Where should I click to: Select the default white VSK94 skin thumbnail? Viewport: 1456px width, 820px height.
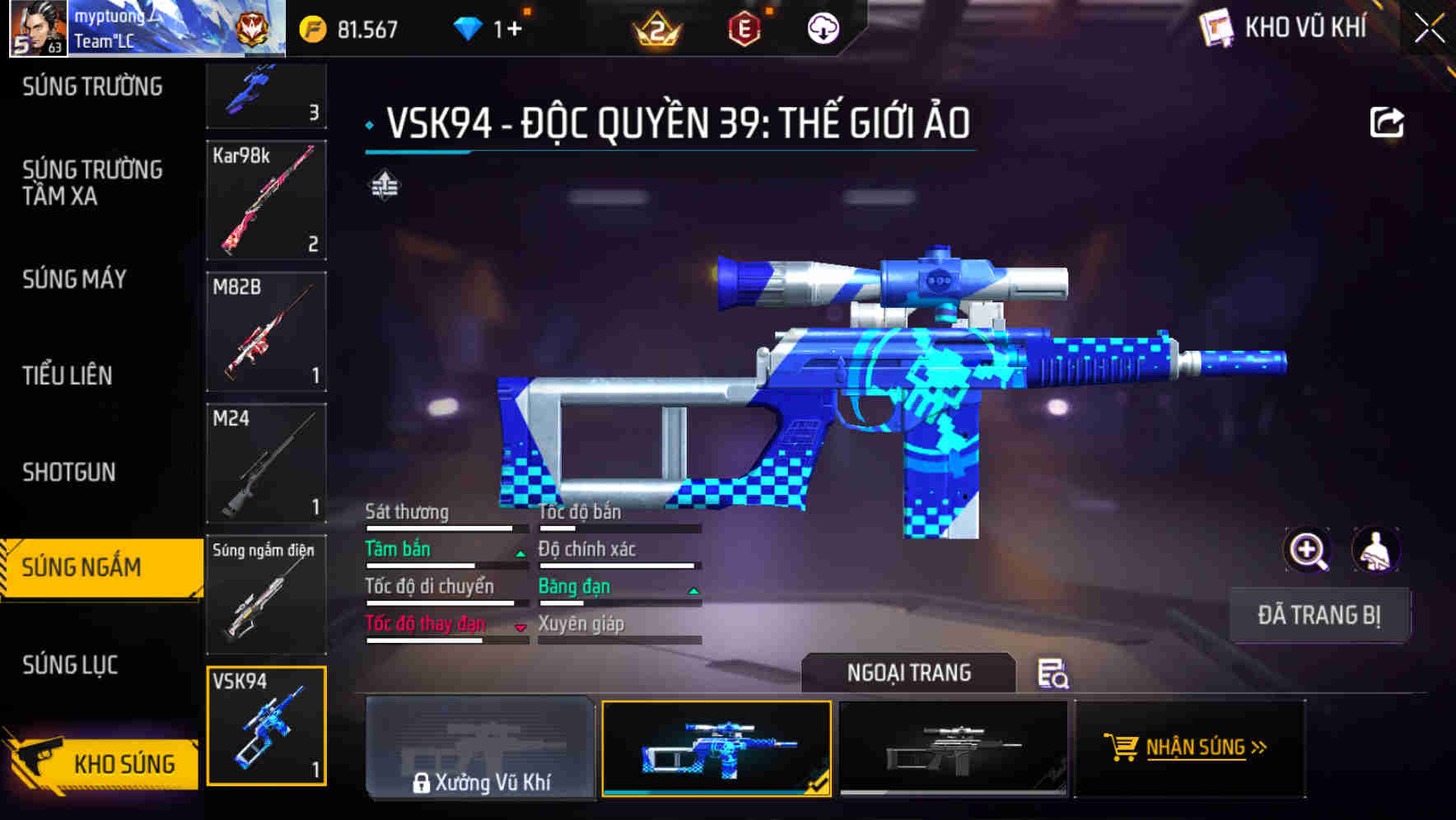(x=955, y=749)
